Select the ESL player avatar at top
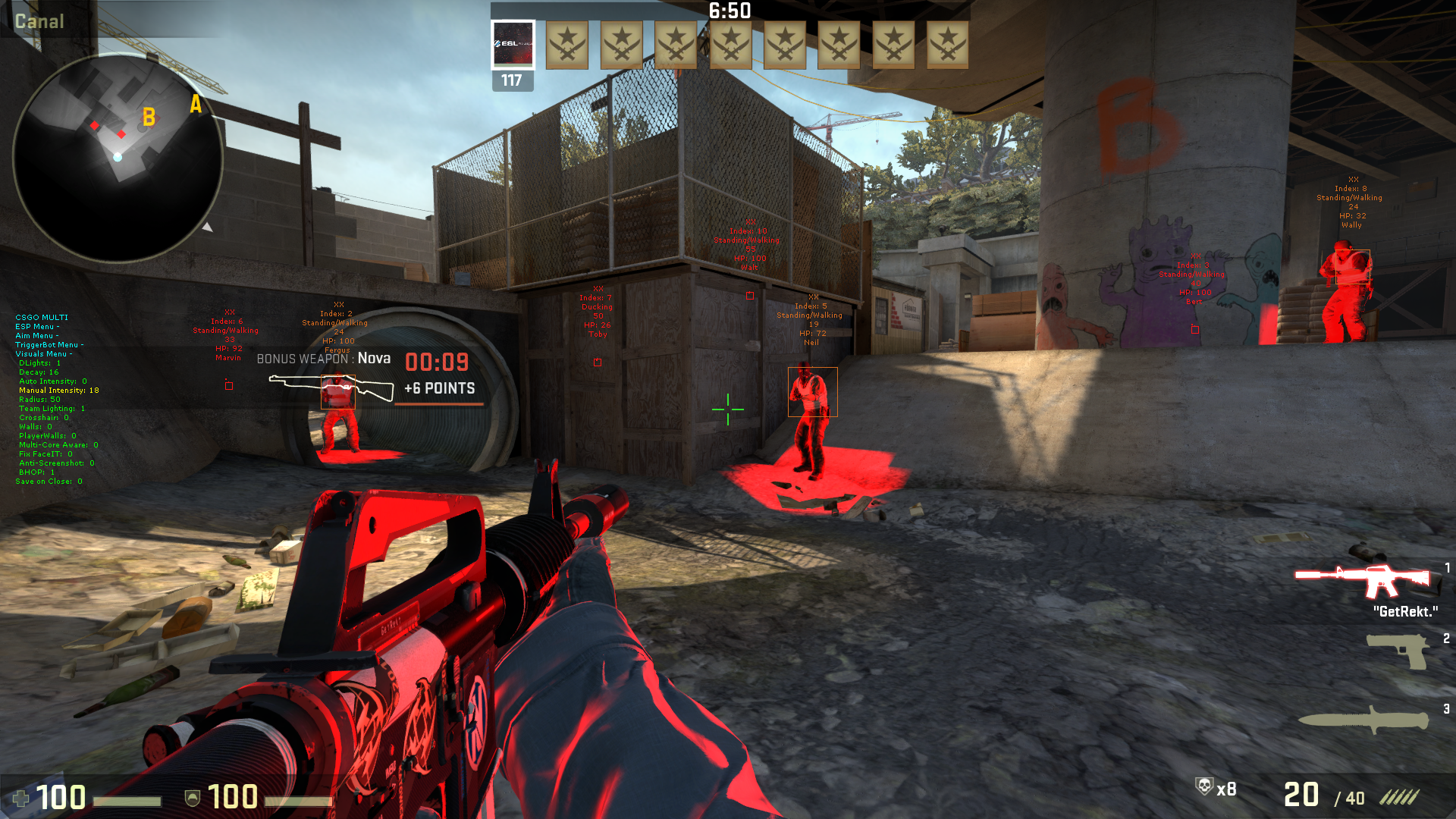Screen dimensions: 1456x819 513,45
